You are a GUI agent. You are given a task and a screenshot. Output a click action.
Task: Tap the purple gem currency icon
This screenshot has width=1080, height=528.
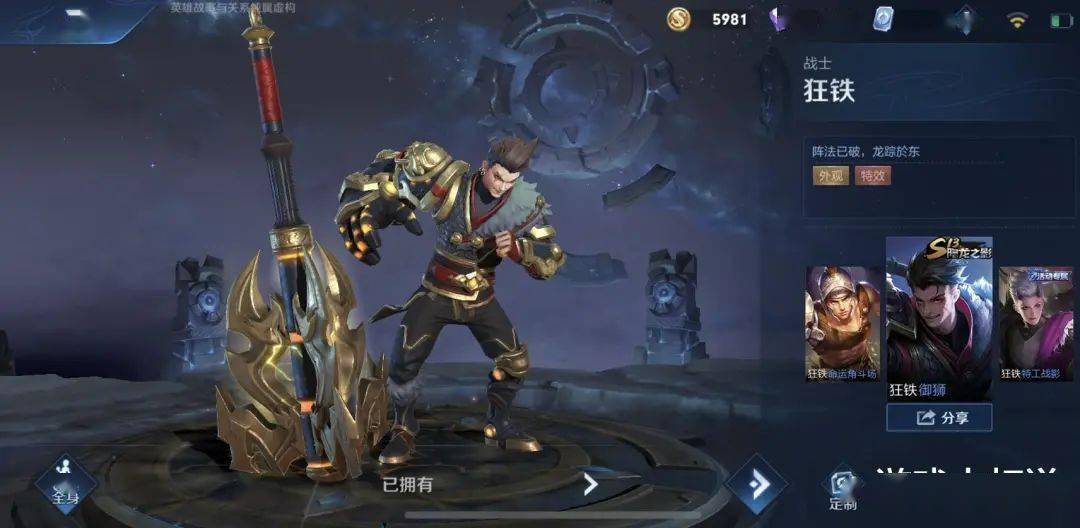tap(780, 19)
